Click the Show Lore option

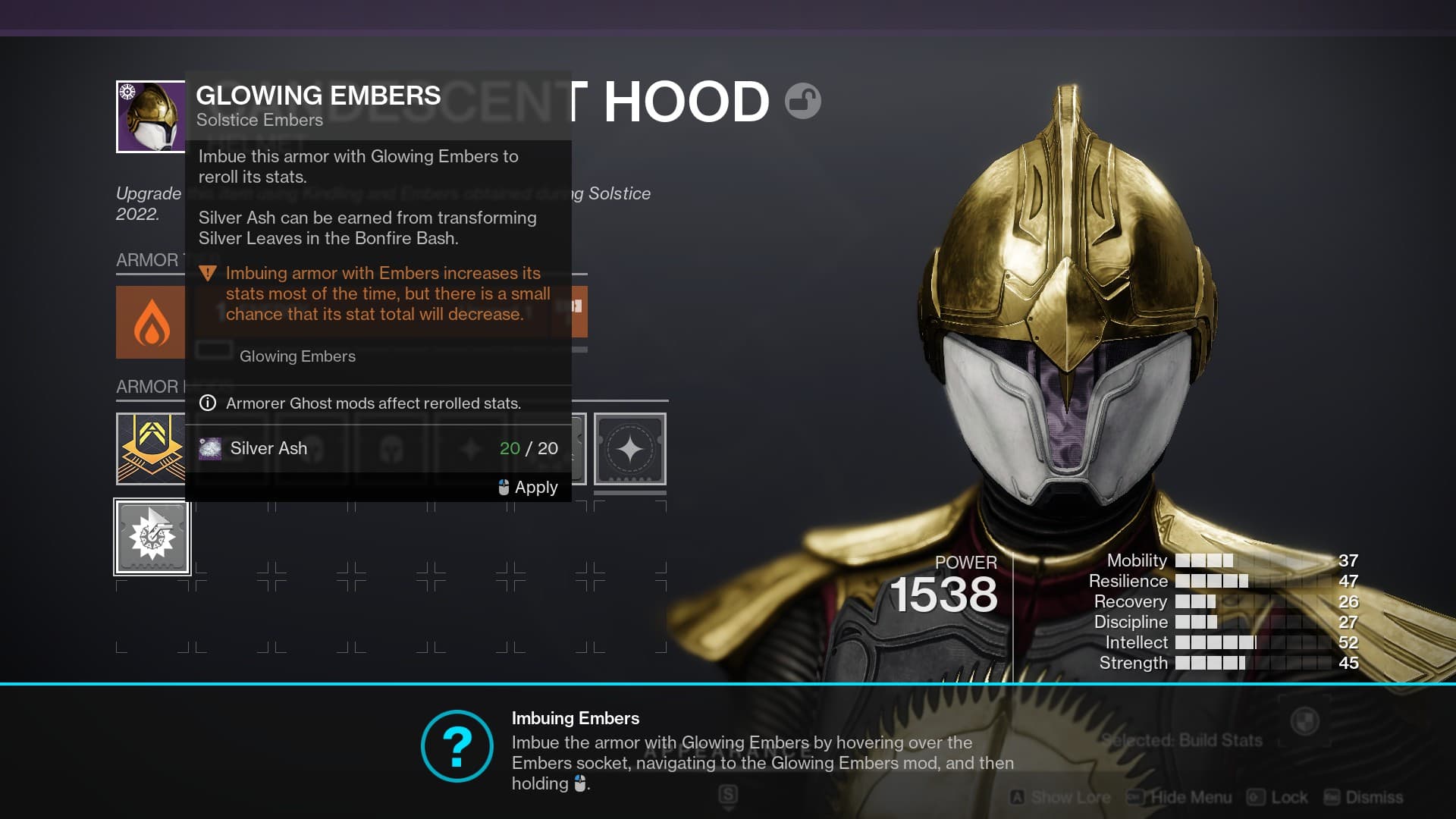tap(1062, 797)
